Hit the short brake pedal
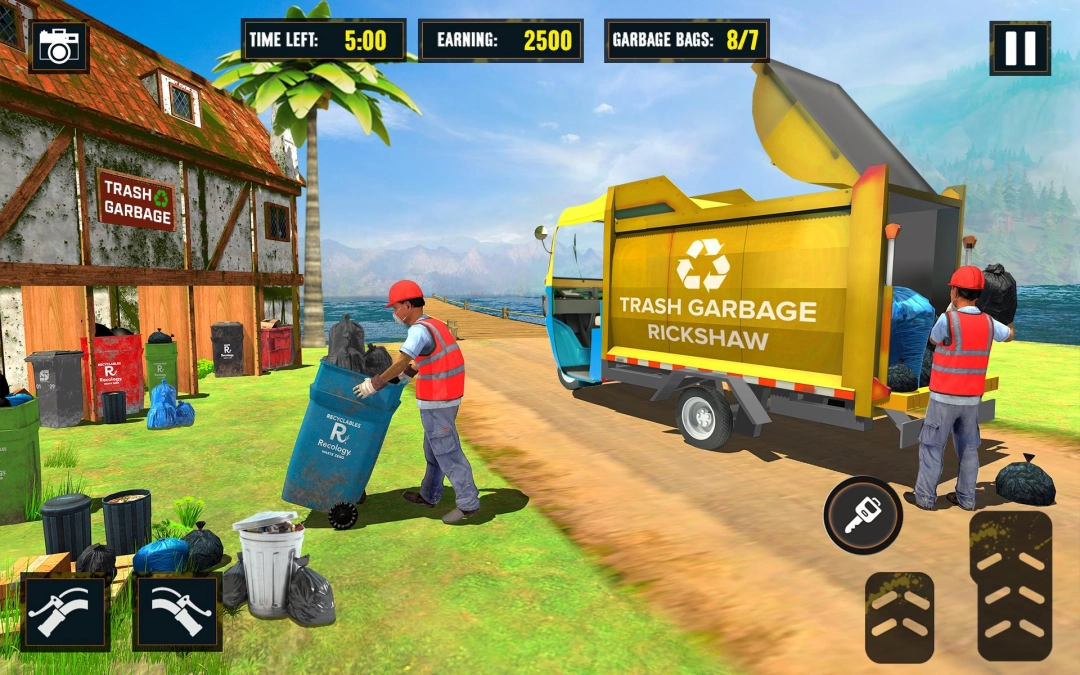The height and width of the screenshot is (675, 1080). [899, 616]
